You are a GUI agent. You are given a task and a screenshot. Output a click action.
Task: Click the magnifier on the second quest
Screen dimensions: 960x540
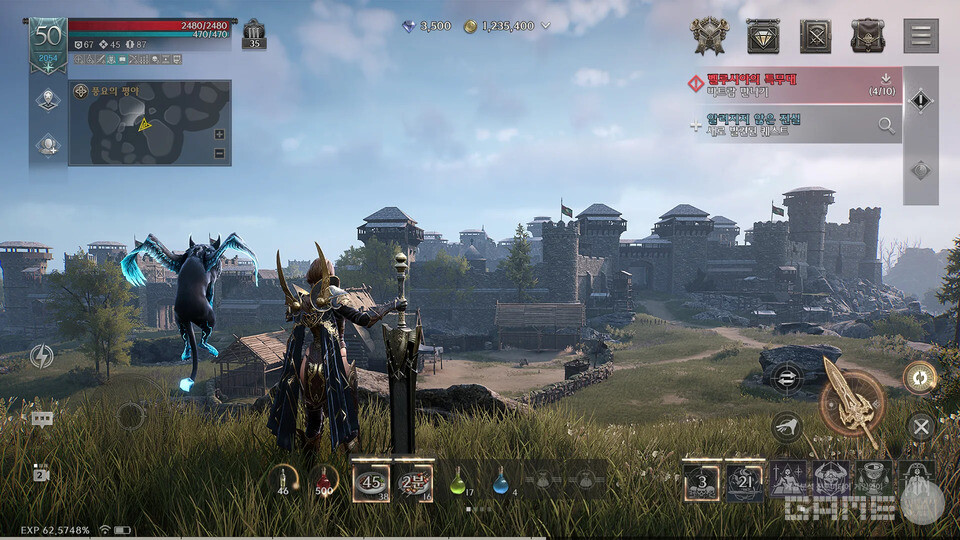[886, 125]
